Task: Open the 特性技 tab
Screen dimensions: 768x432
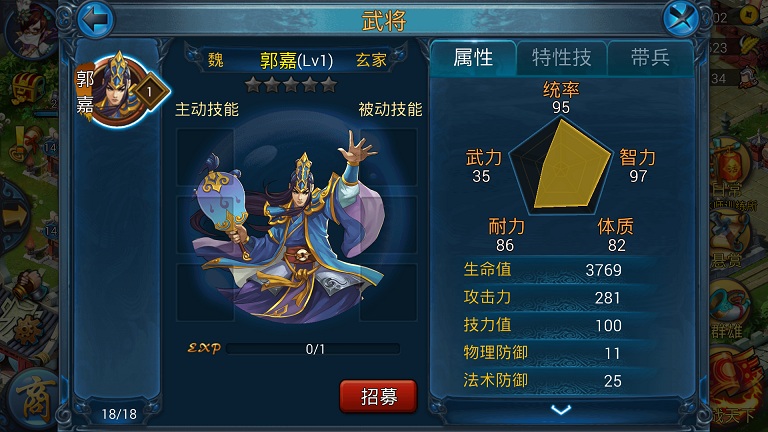Action: 560,57
